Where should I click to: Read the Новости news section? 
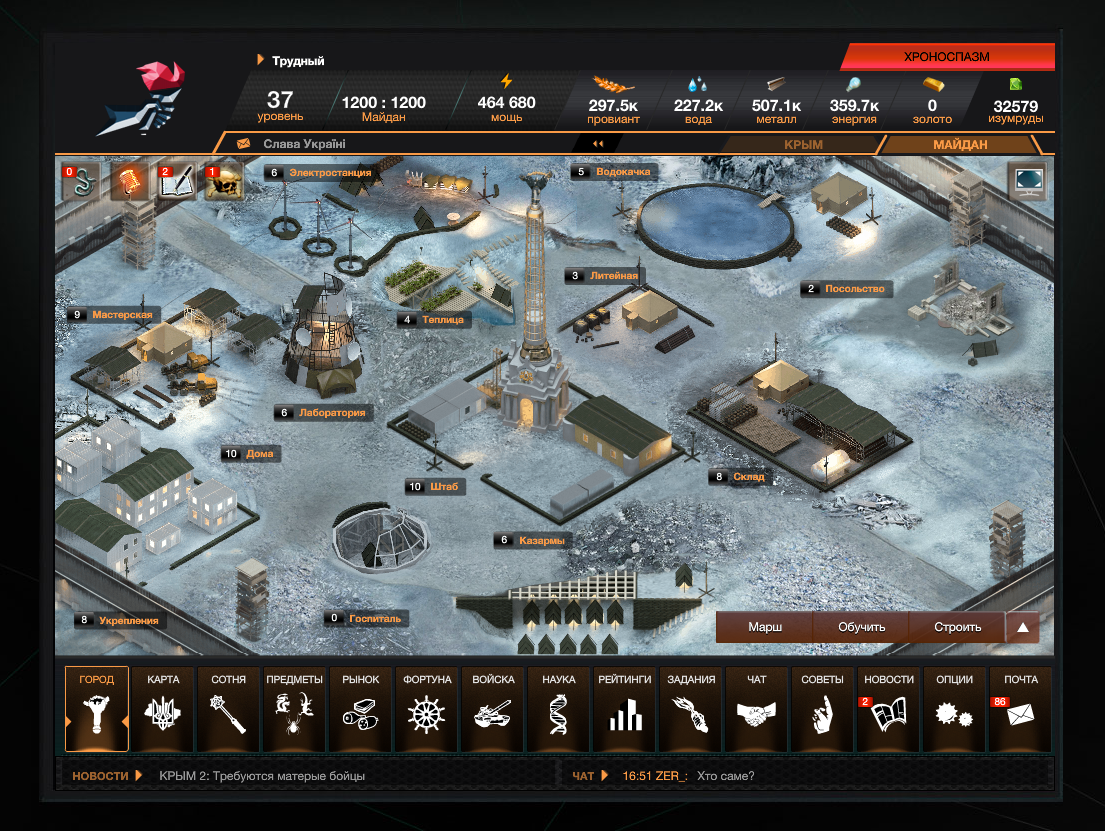coord(889,709)
